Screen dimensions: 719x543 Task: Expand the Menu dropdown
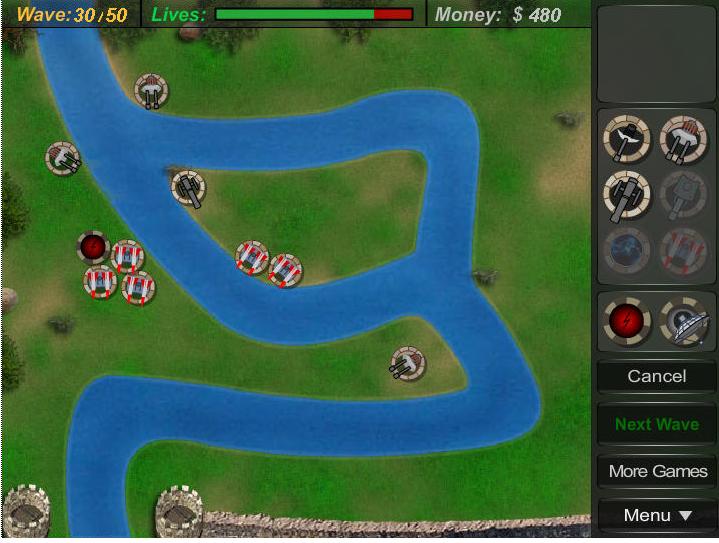click(x=656, y=516)
